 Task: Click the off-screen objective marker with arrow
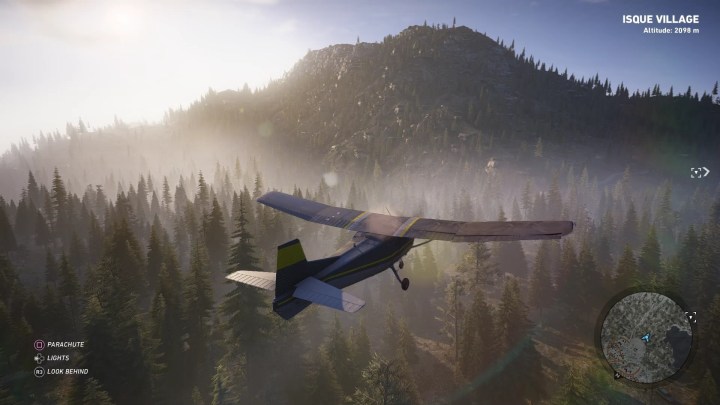click(x=697, y=172)
